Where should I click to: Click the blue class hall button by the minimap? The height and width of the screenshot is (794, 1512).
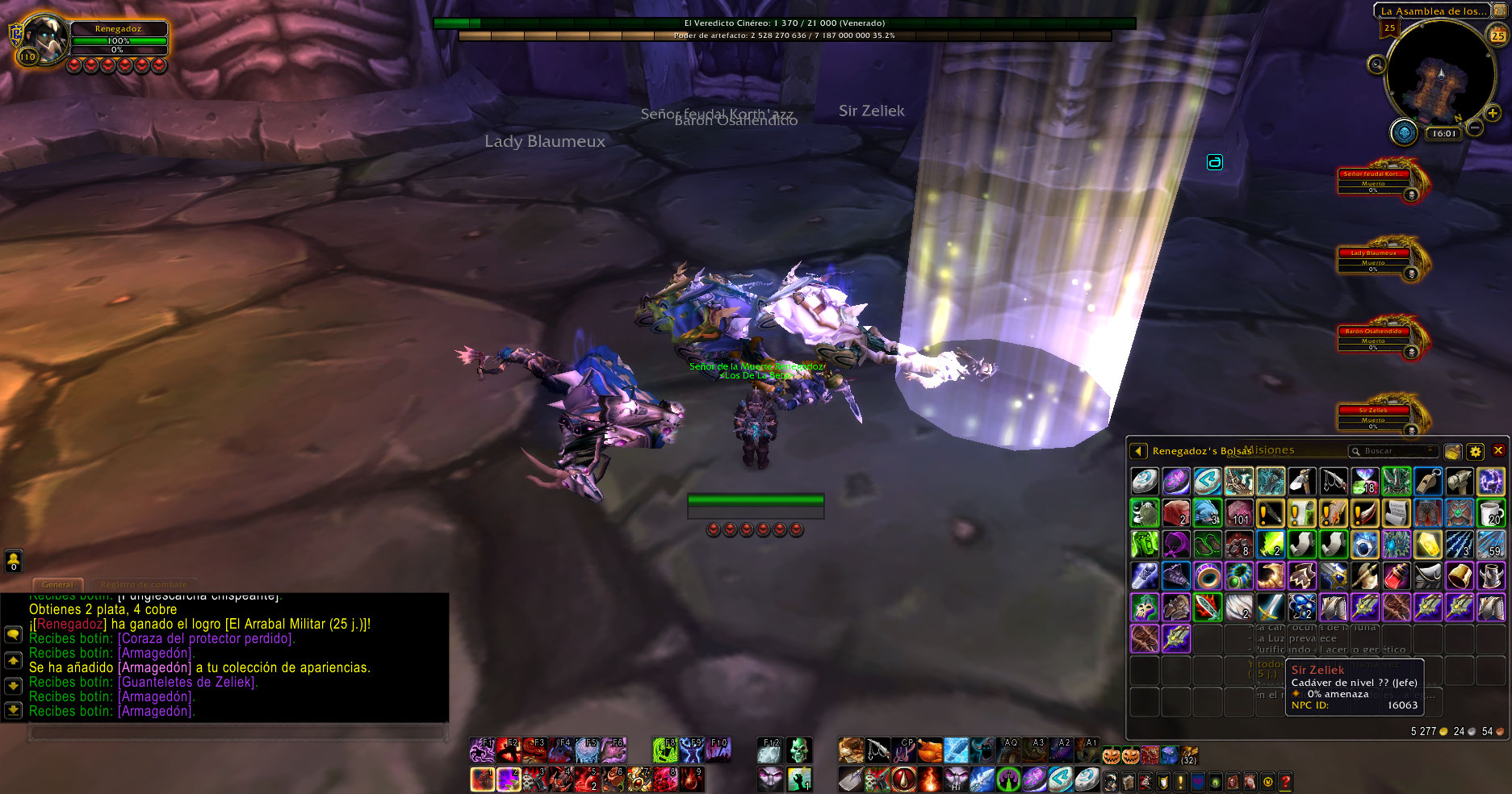pyautogui.click(x=1404, y=132)
